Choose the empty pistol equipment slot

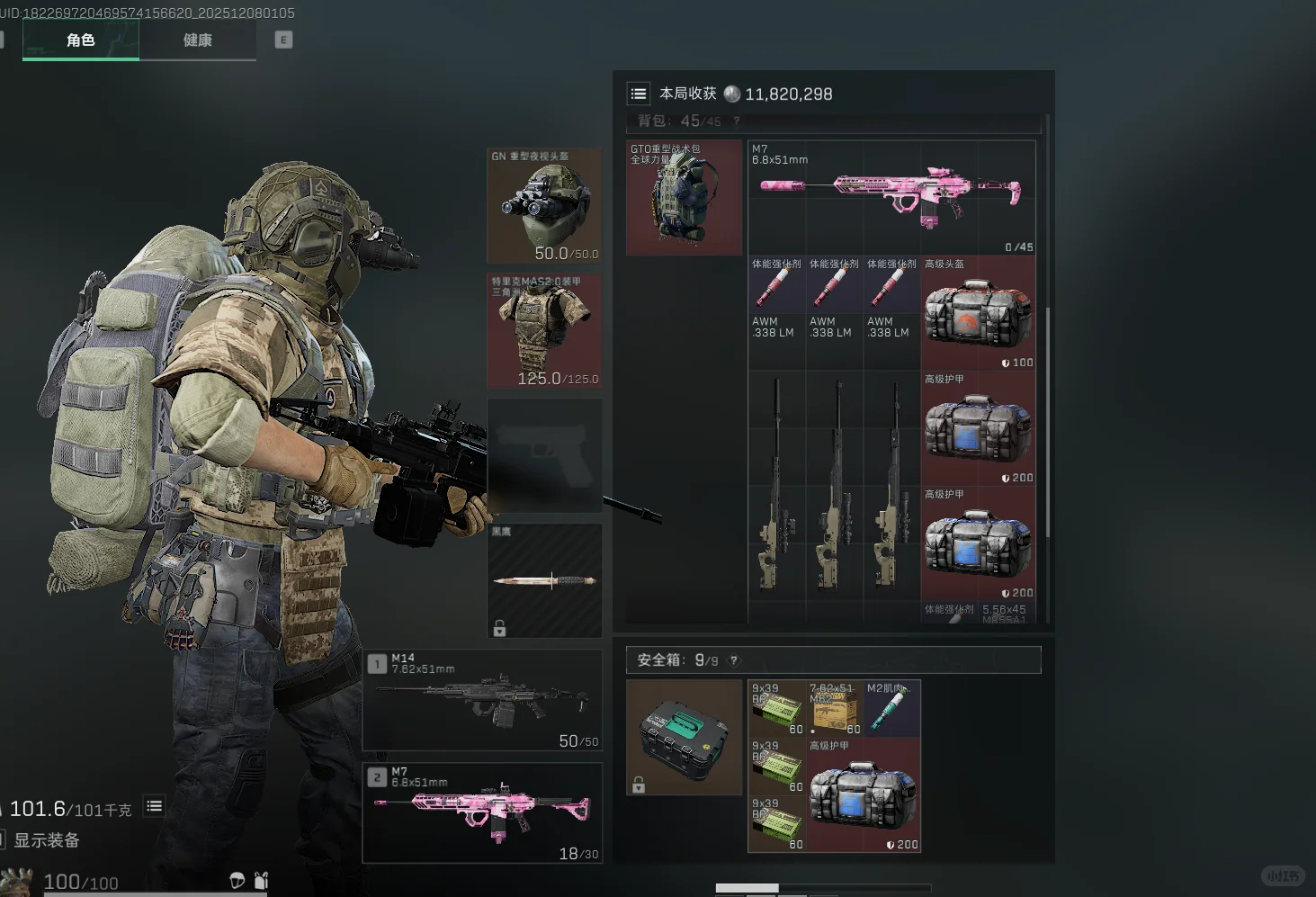point(544,455)
